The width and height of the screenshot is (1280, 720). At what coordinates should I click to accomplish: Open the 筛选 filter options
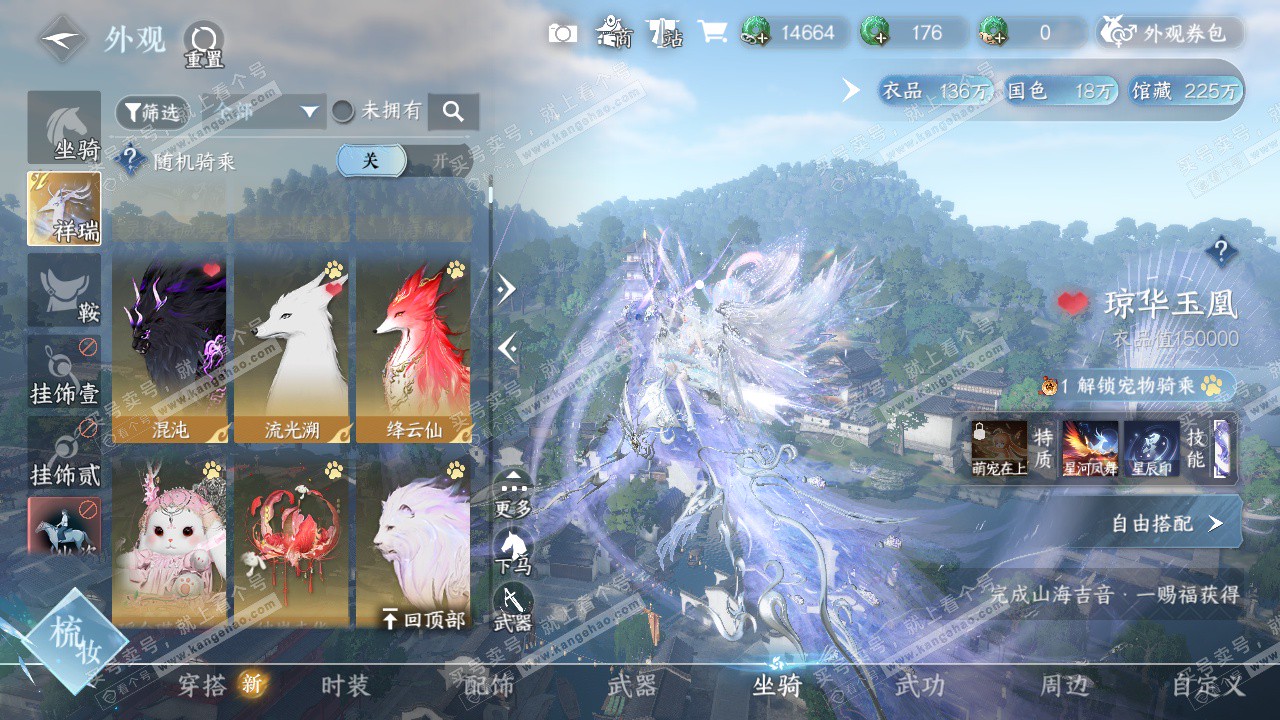(152, 113)
